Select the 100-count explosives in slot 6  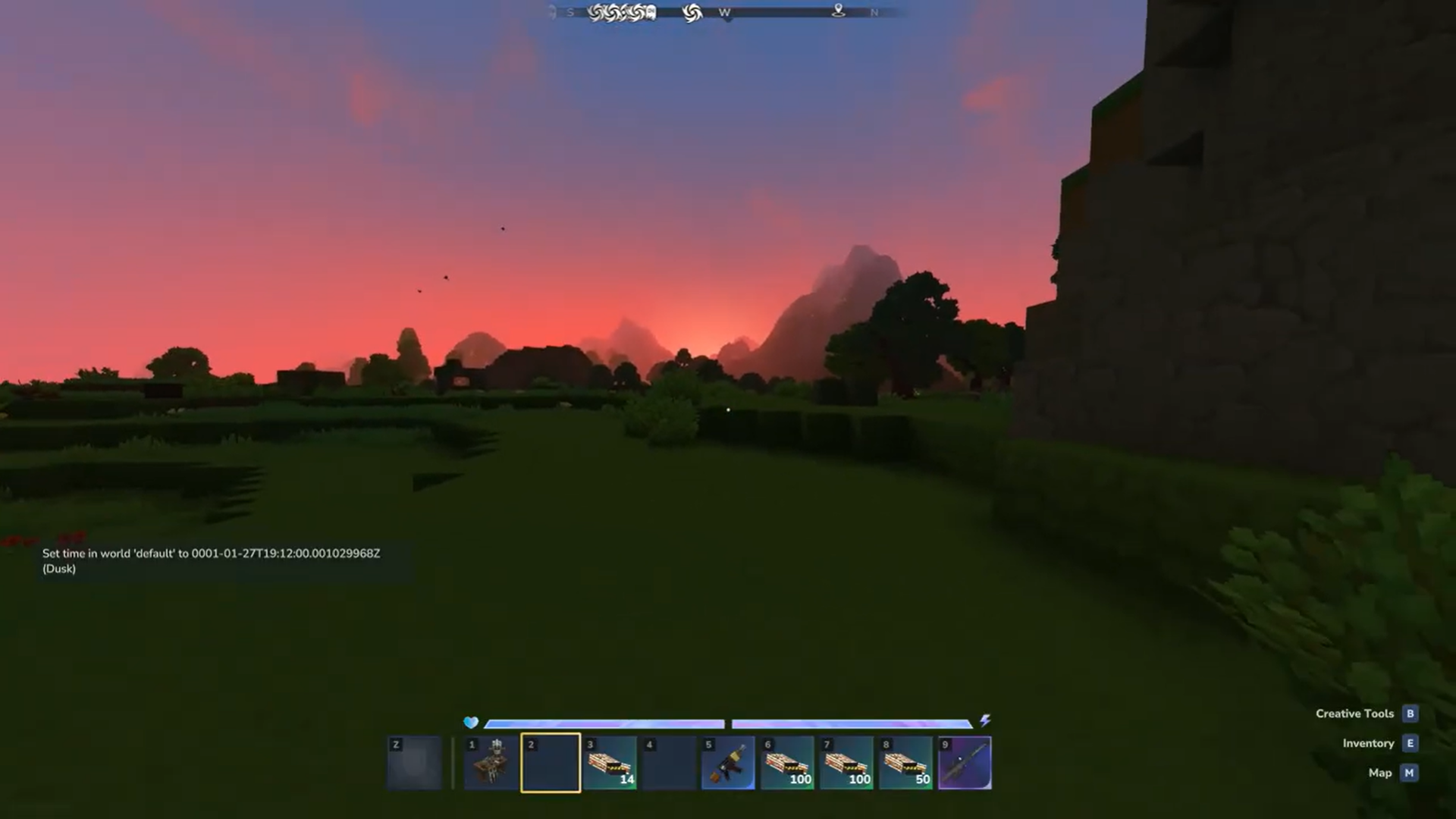pos(787,762)
